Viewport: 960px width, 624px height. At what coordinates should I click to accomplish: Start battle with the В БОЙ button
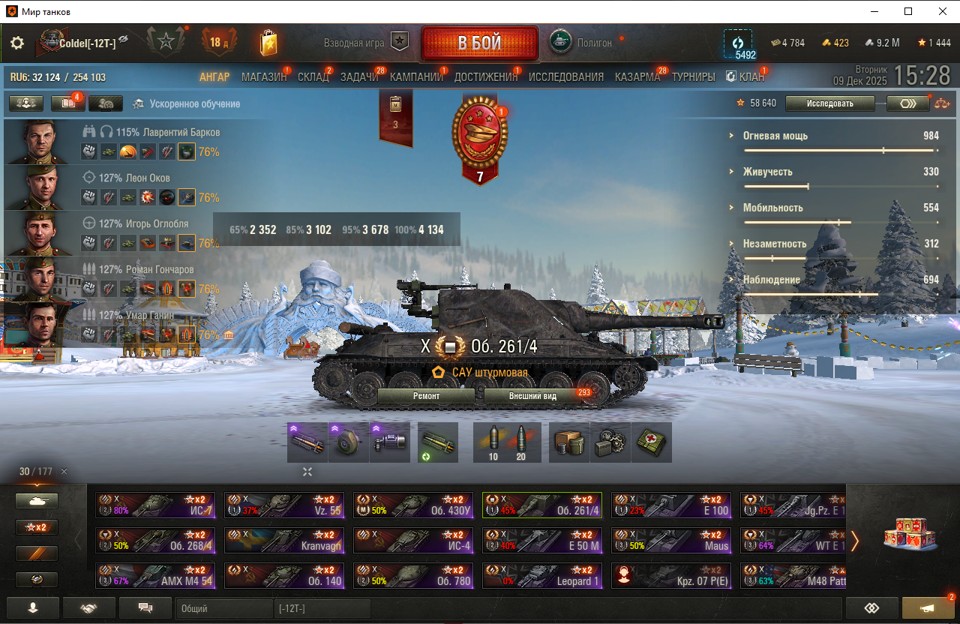click(480, 43)
